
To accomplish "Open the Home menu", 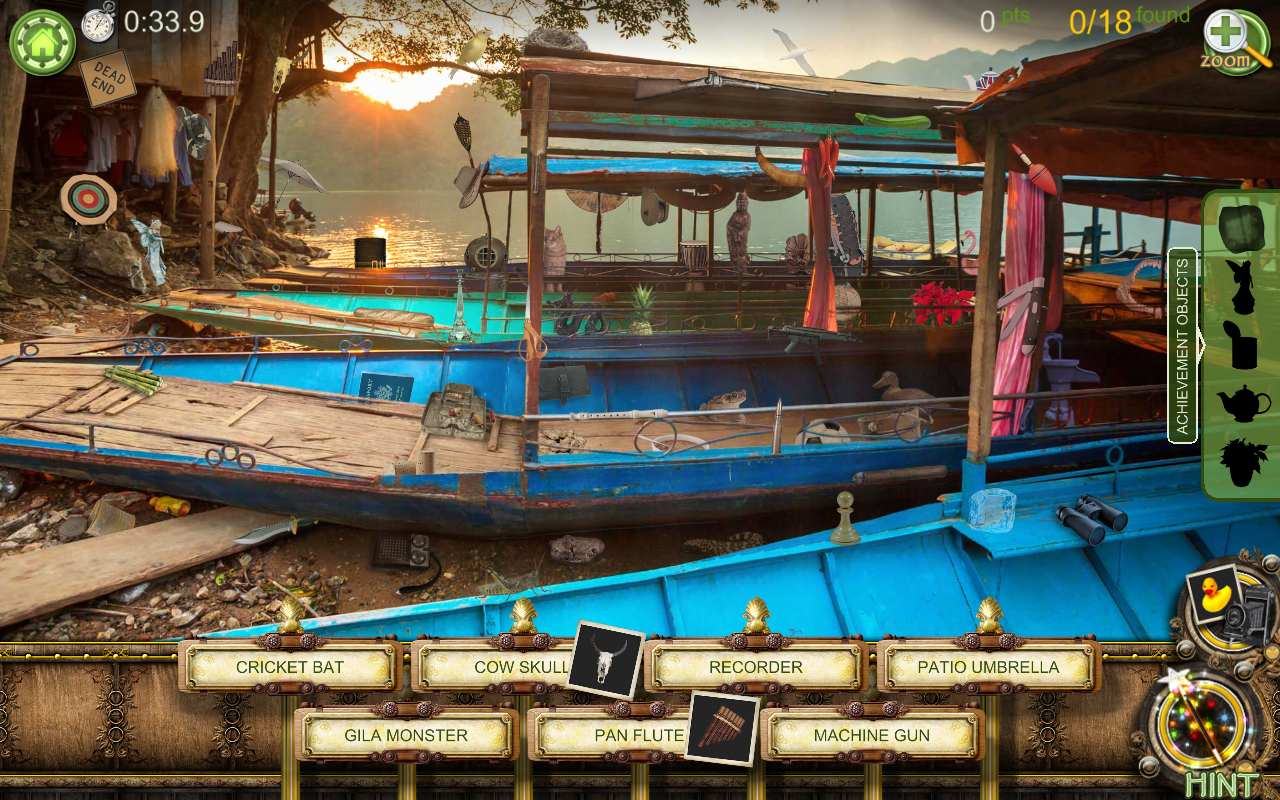I will [42, 42].
